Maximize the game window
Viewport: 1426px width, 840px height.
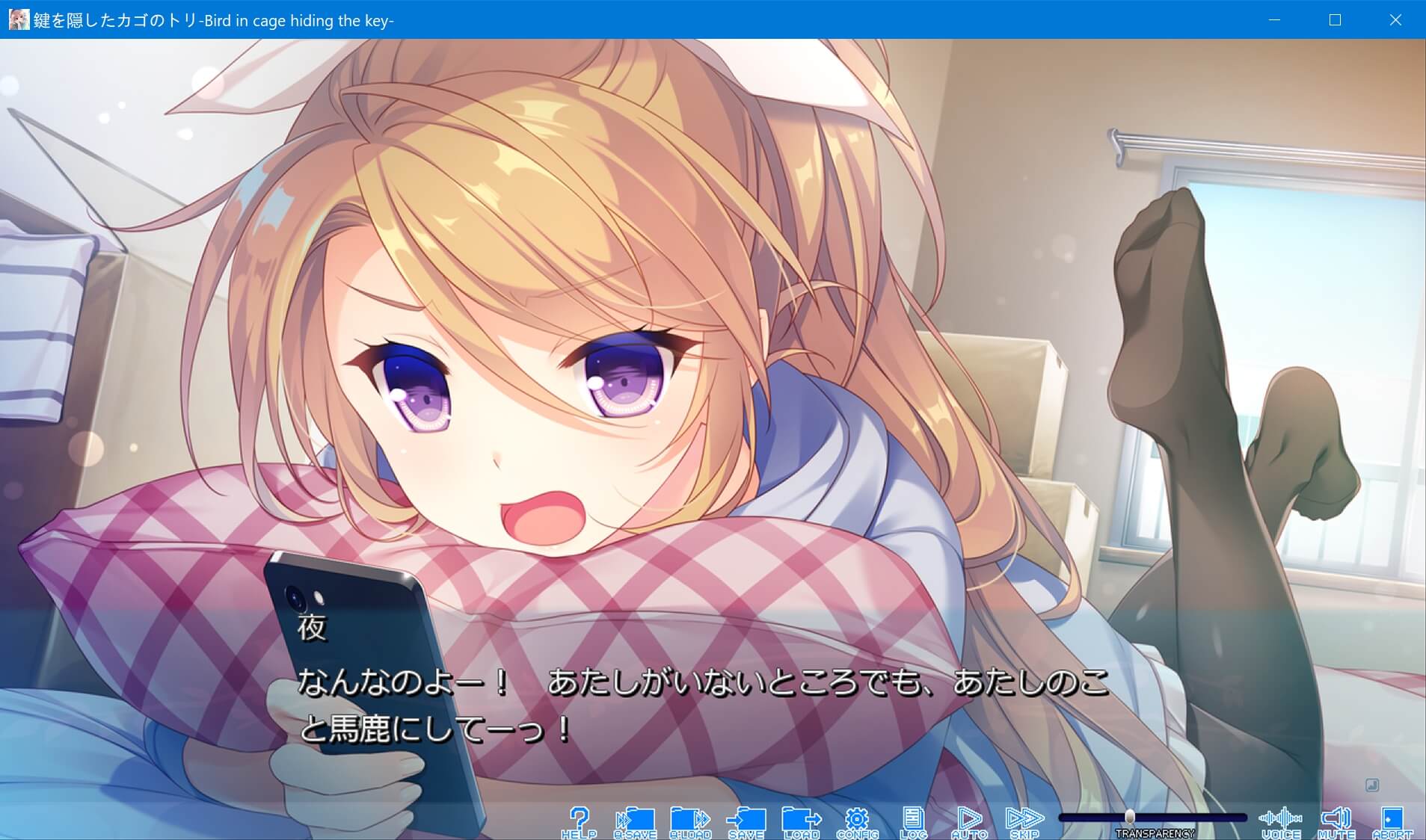point(1334,20)
